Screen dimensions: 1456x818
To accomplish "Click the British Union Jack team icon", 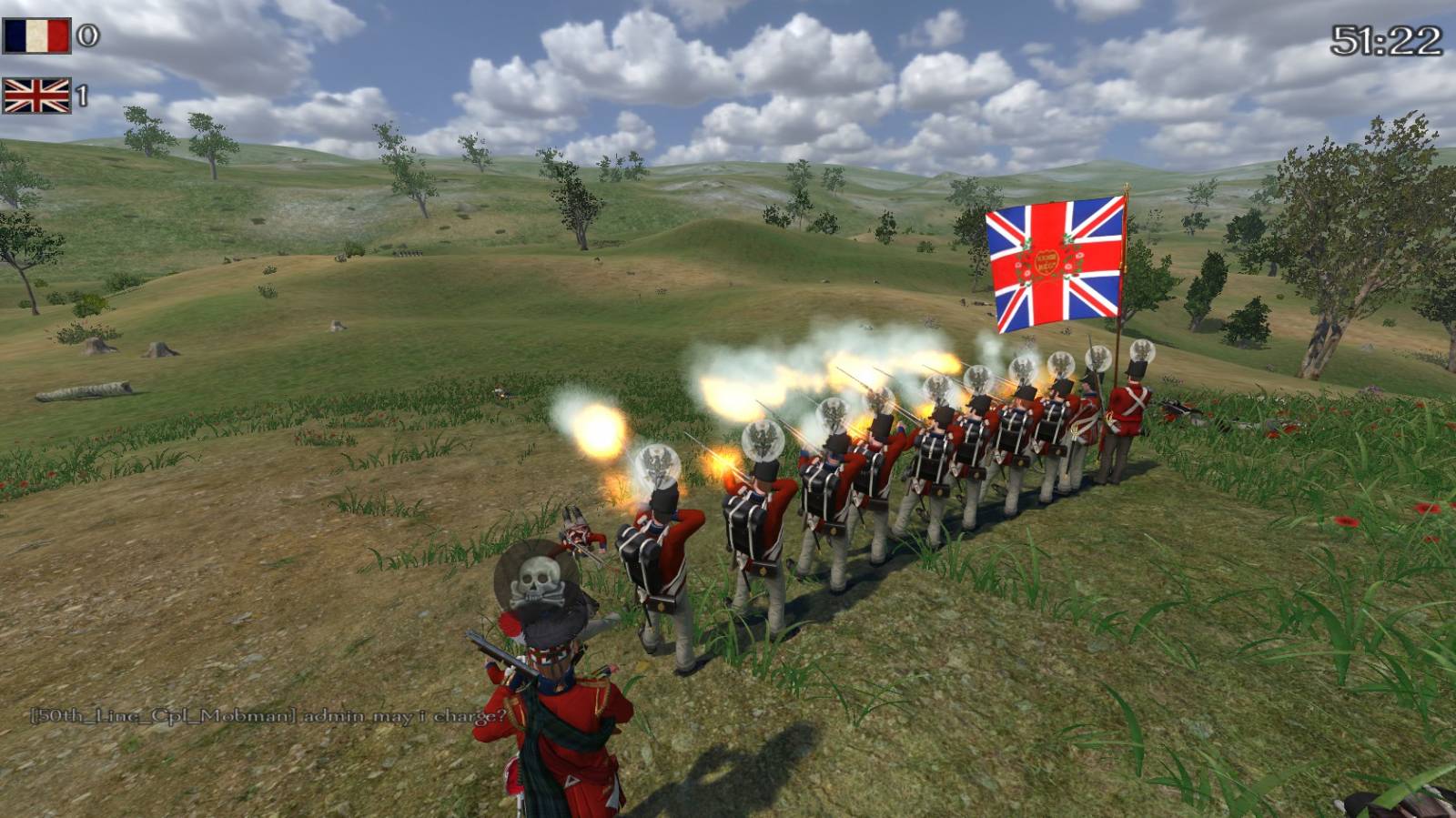I will 36,96.
